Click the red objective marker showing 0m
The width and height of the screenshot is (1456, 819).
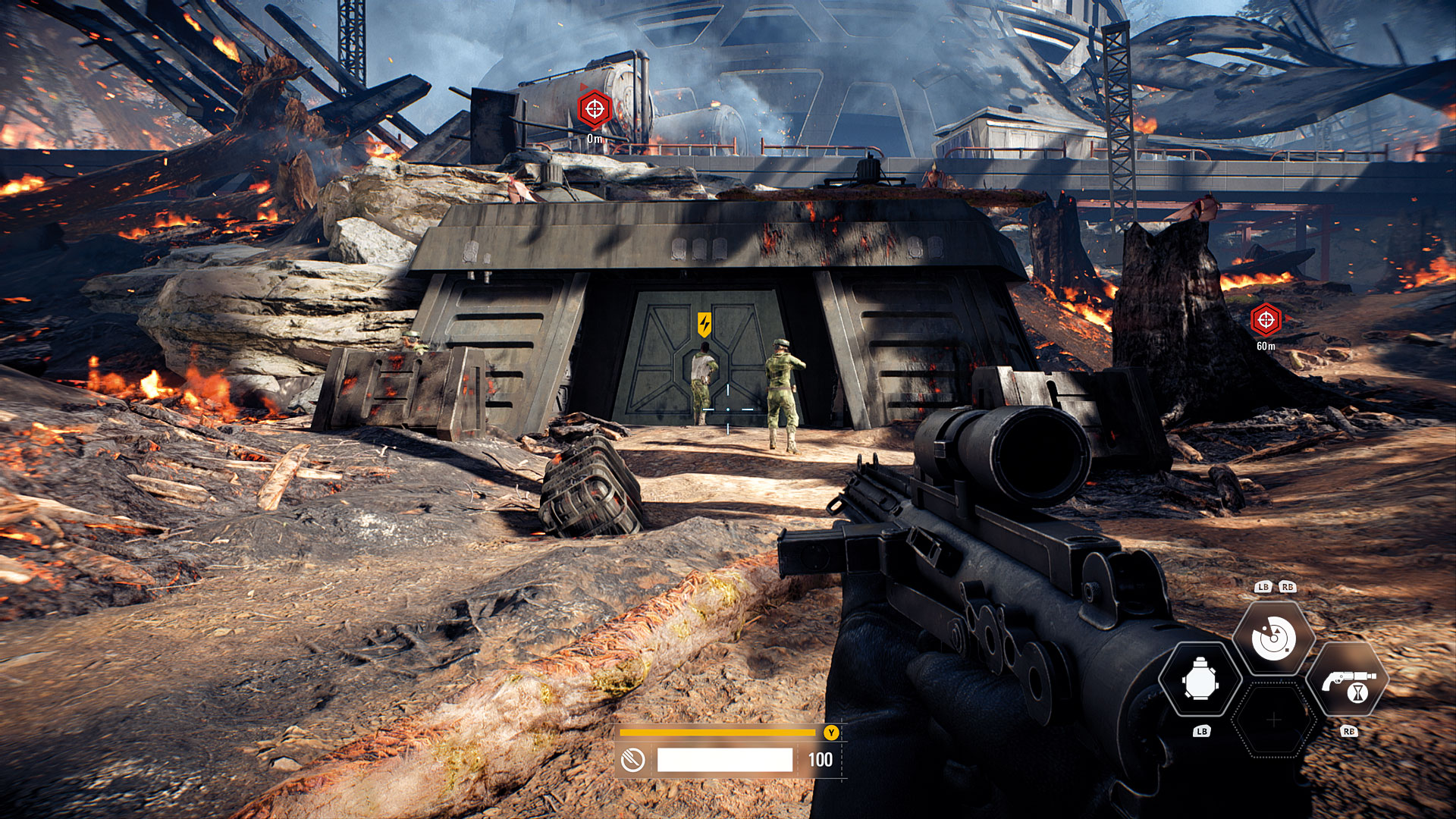(594, 110)
